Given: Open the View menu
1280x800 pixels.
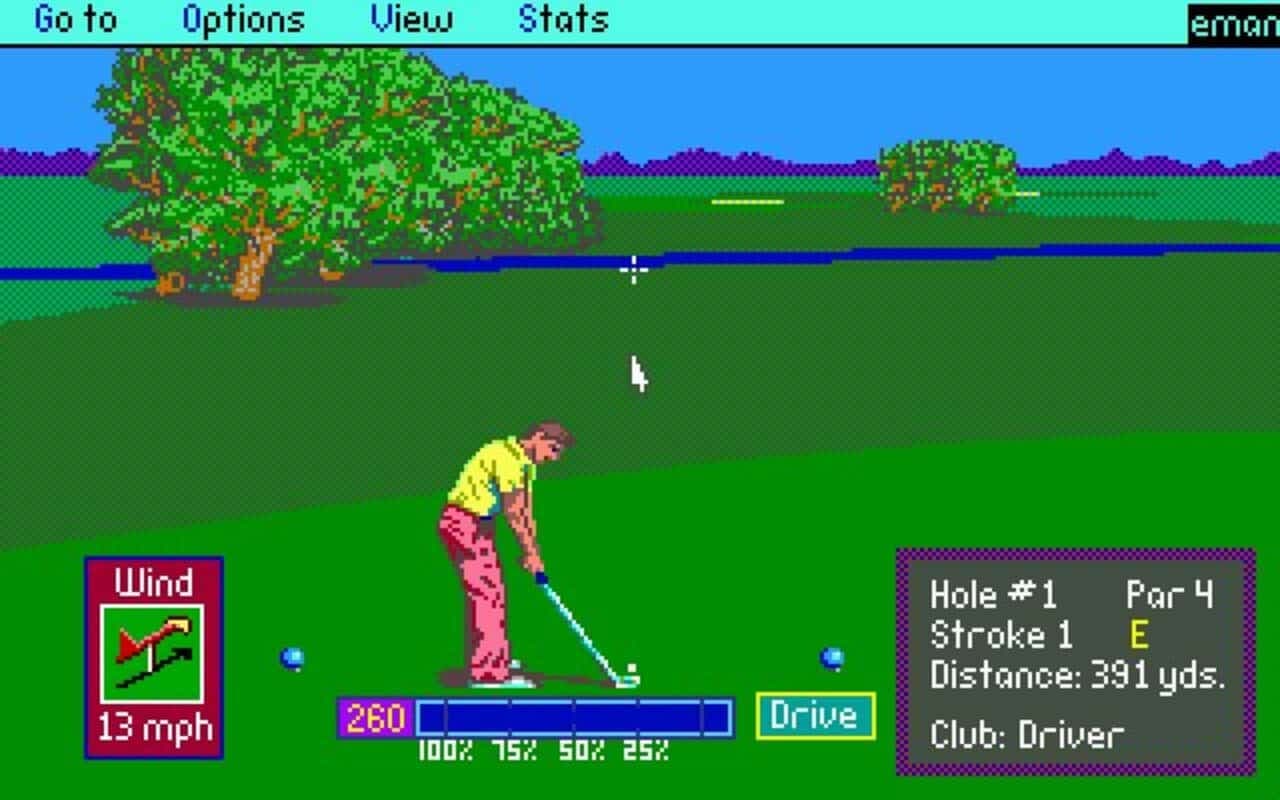Looking at the screenshot, I should (x=413, y=18).
